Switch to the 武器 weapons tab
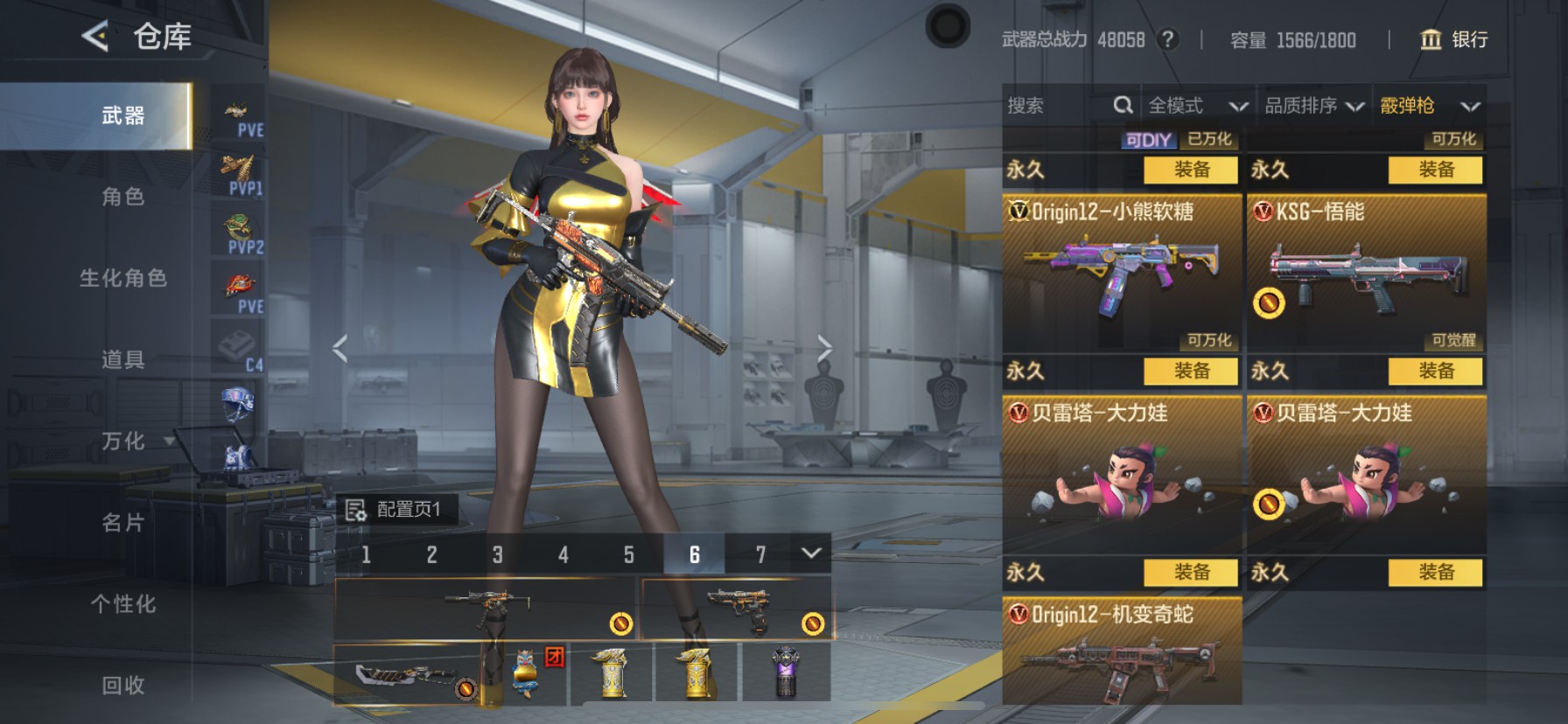 point(122,116)
